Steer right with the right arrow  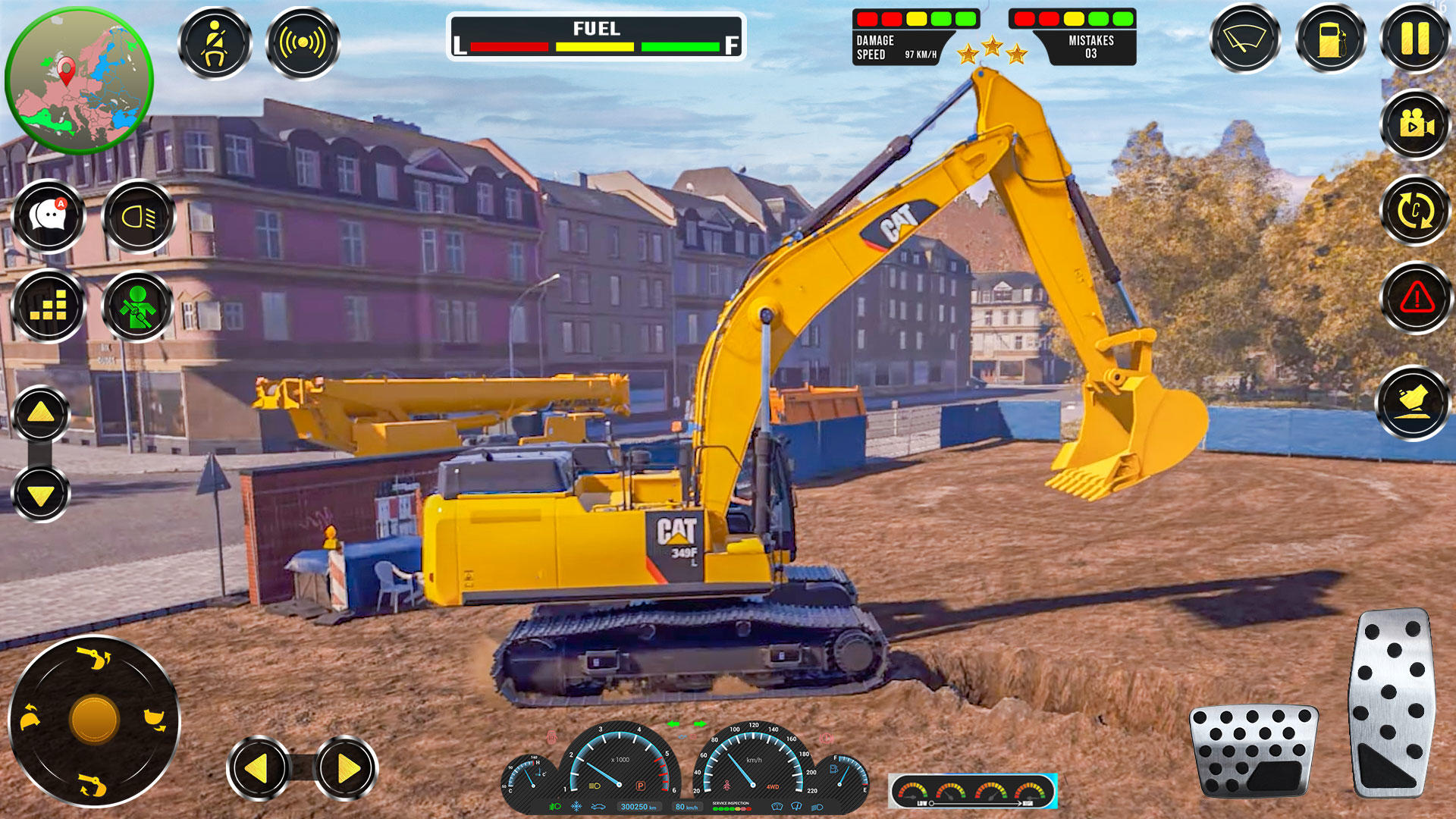pyautogui.click(x=347, y=768)
